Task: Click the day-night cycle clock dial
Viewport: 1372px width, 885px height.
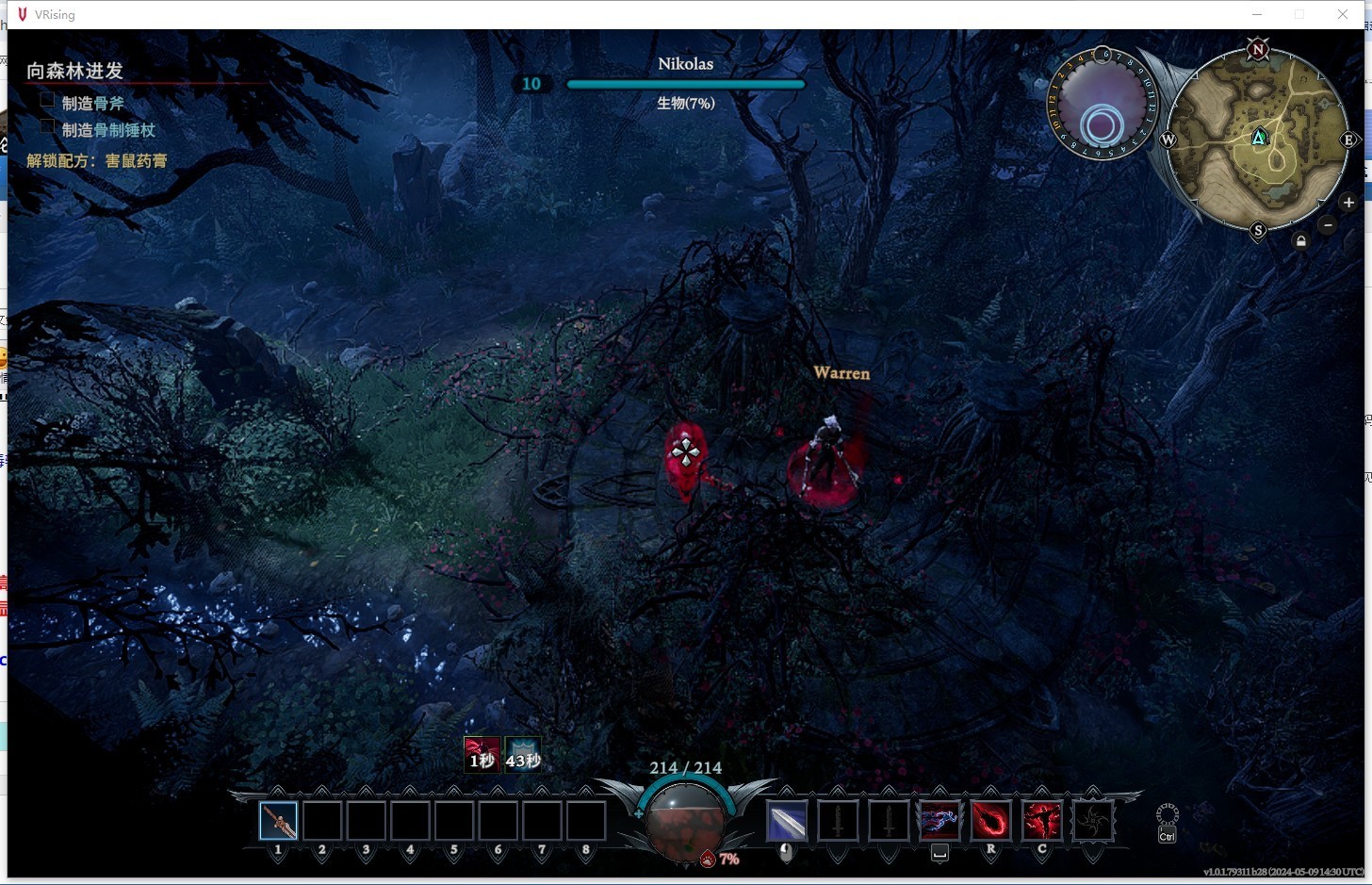Action: 1101,106
